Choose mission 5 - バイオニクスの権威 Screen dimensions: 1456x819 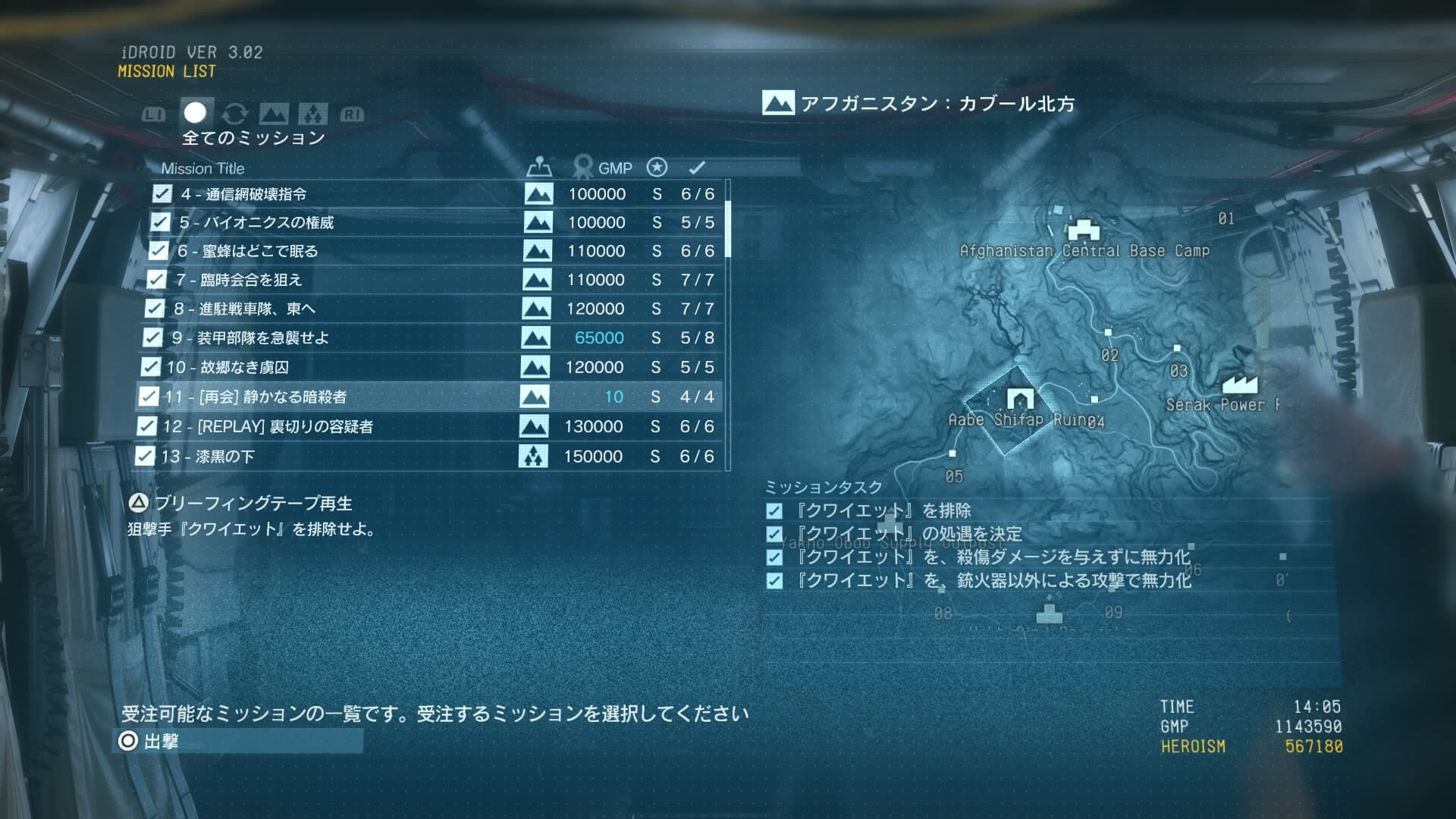[257, 222]
